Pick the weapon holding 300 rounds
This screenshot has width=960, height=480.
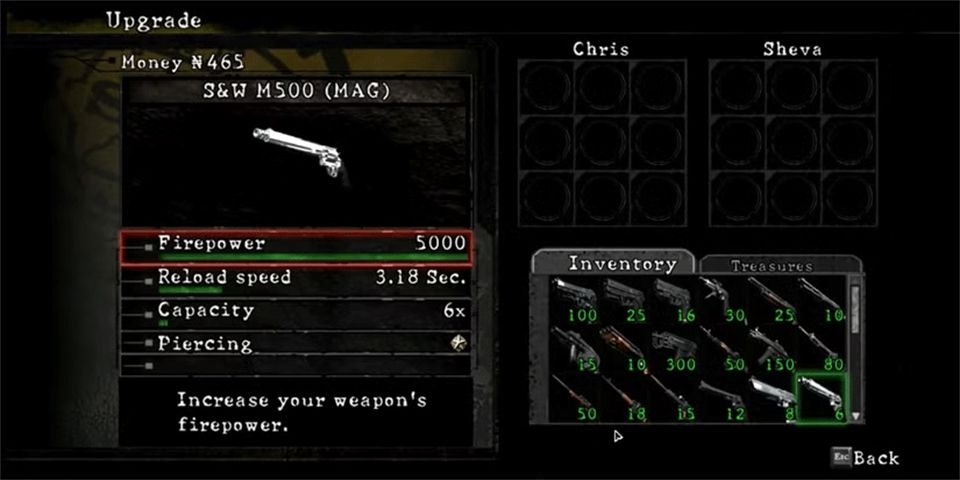pos(675,349)
